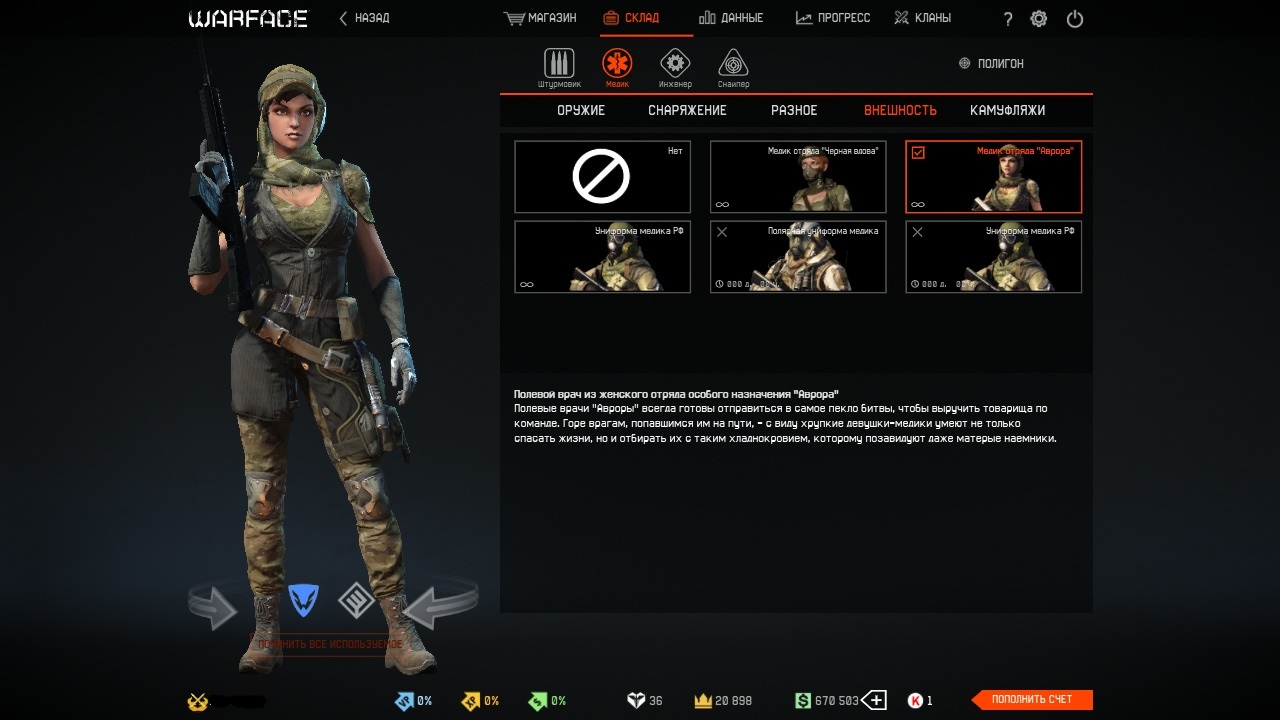The width and height of the screenshot is (1280, 720).
Task: Click the power exit icon
Action: click(x=1075, y=19)
